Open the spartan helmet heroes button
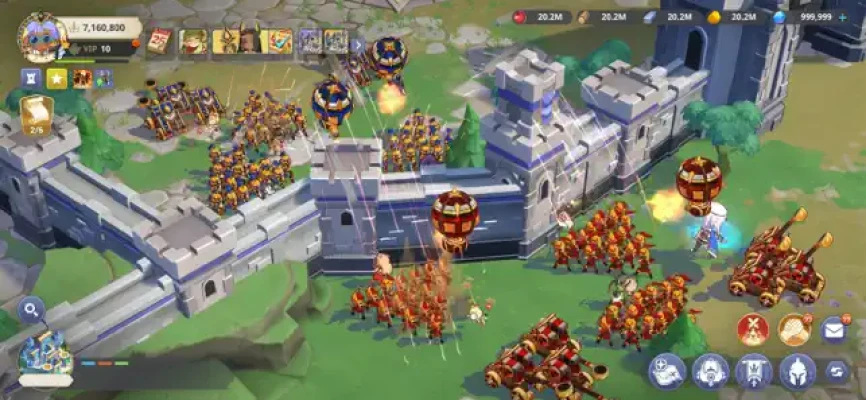Image resolution: width=866 pixels, height=400 pixels. click(797, 371)
